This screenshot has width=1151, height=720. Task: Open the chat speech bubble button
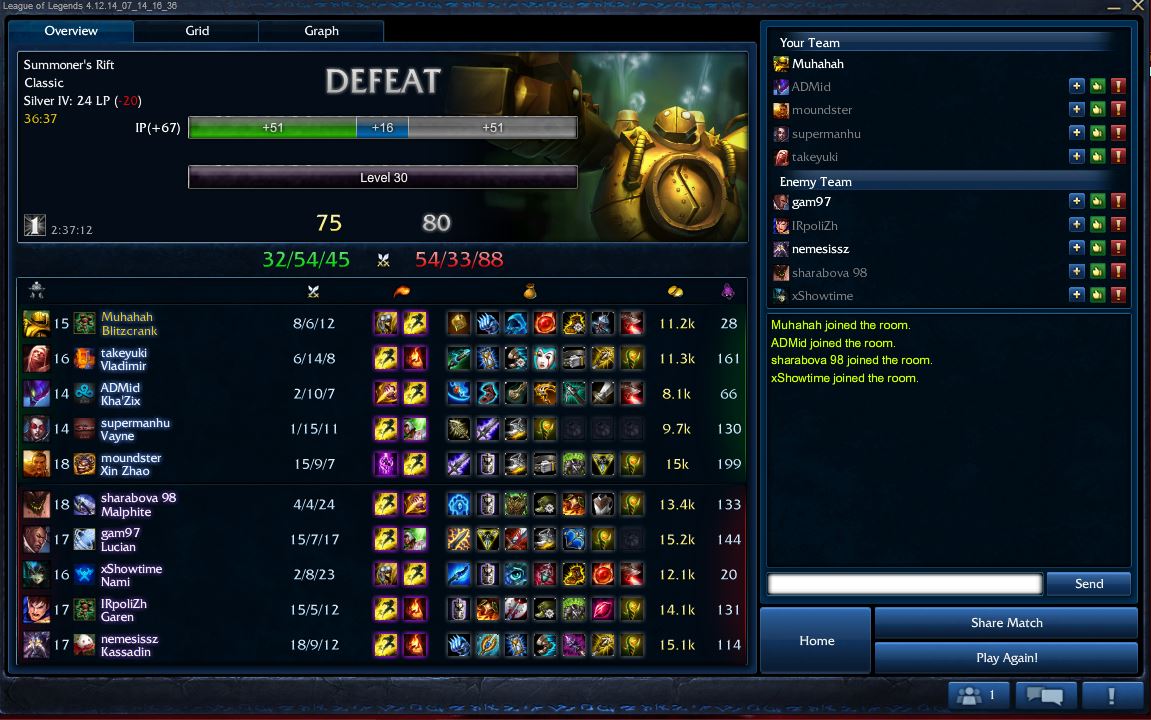pyautogui.click(x=1045, y=695)
